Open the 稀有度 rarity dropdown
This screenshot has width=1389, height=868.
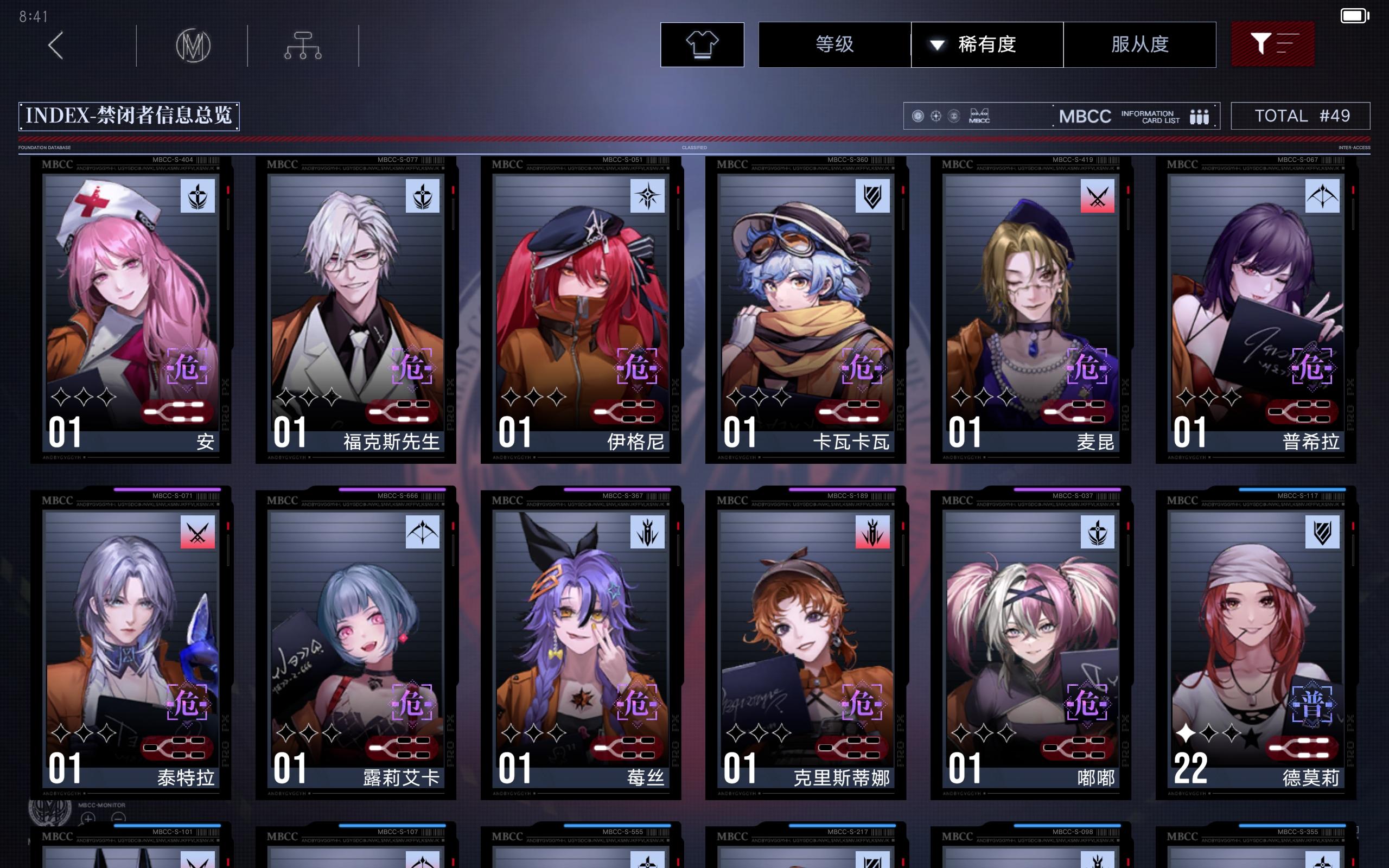click(987, 45)
